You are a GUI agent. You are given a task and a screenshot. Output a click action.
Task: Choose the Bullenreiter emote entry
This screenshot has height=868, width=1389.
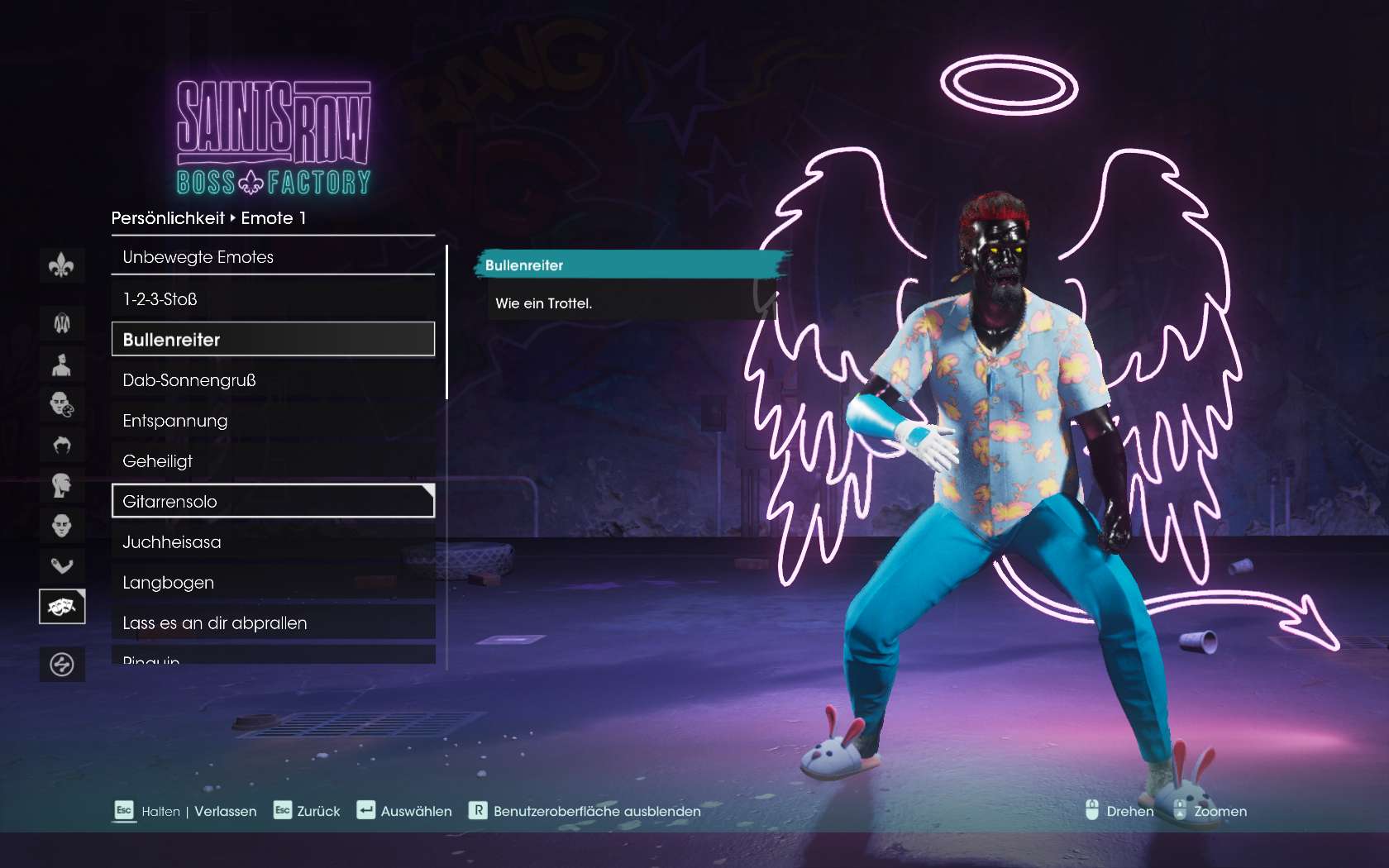coord(273,339)
